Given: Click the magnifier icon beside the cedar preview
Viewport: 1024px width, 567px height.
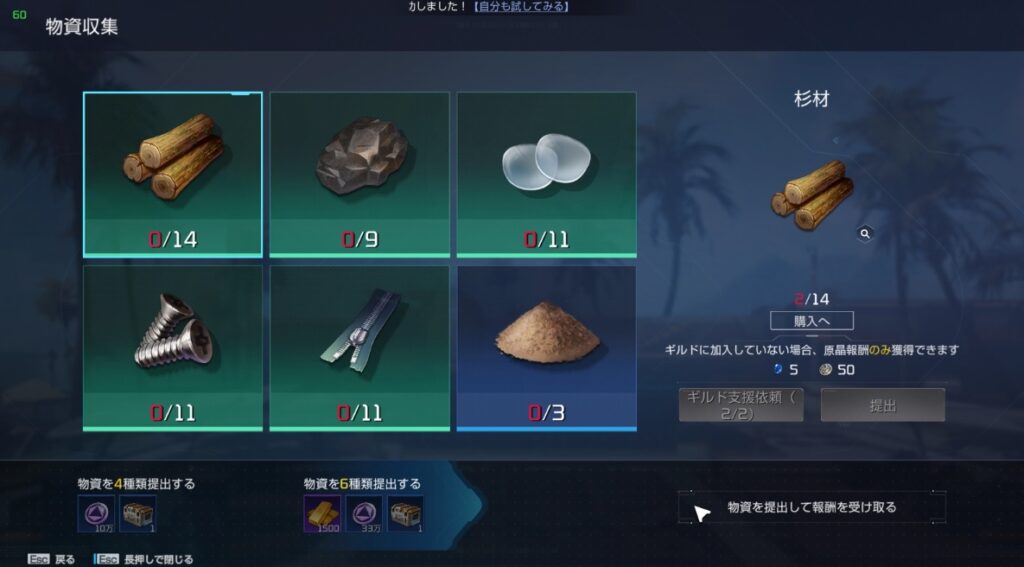Looking at the screenshot, I should pyautogui.click(x=865, y=233).
